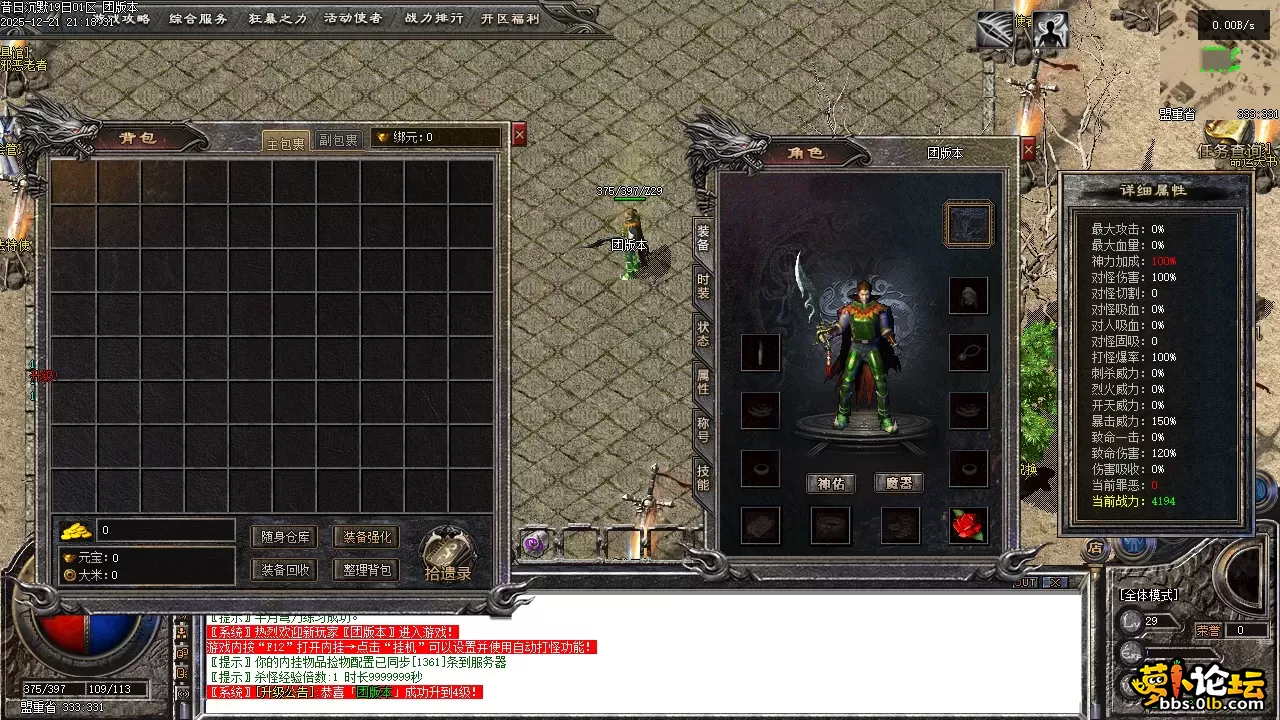Screen dimensions: 1280x720
Task: Sort the bag with 整理背包
Action: click(367, 570)
